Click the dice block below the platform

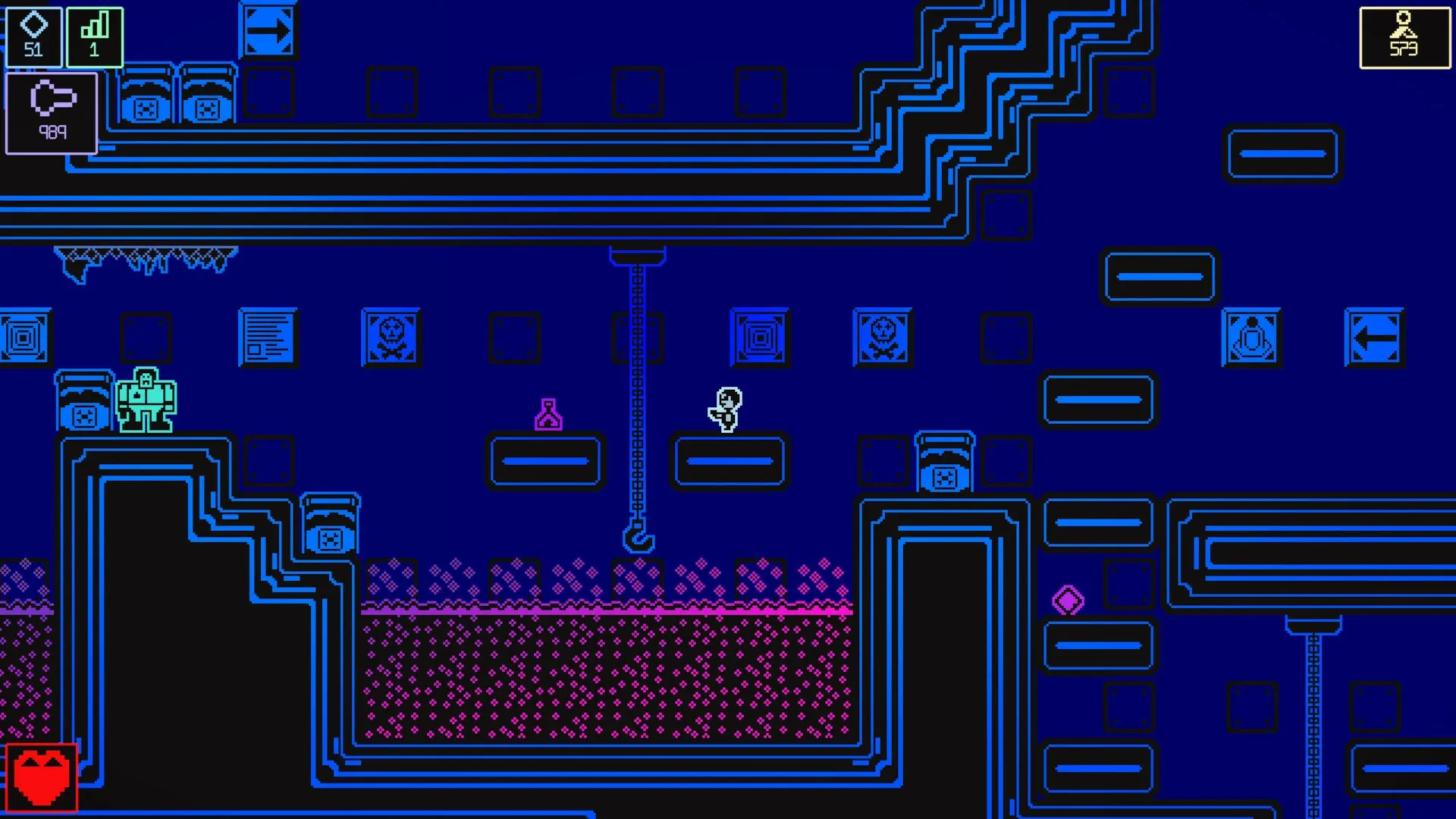[x=329, y=523]
